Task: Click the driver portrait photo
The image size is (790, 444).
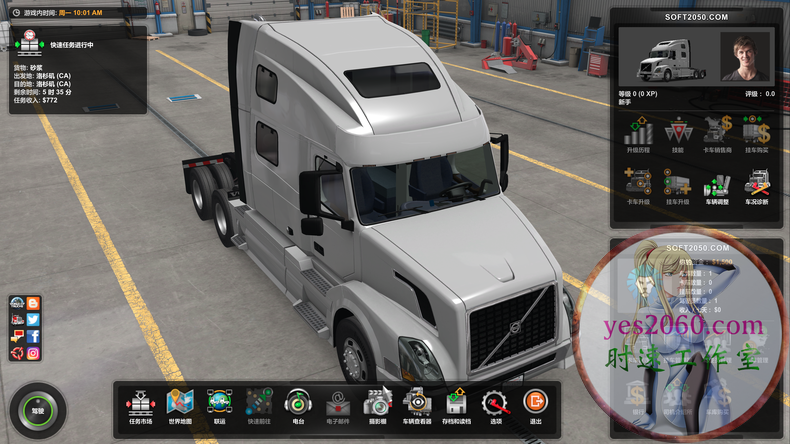Action: (x=745, y=56)
